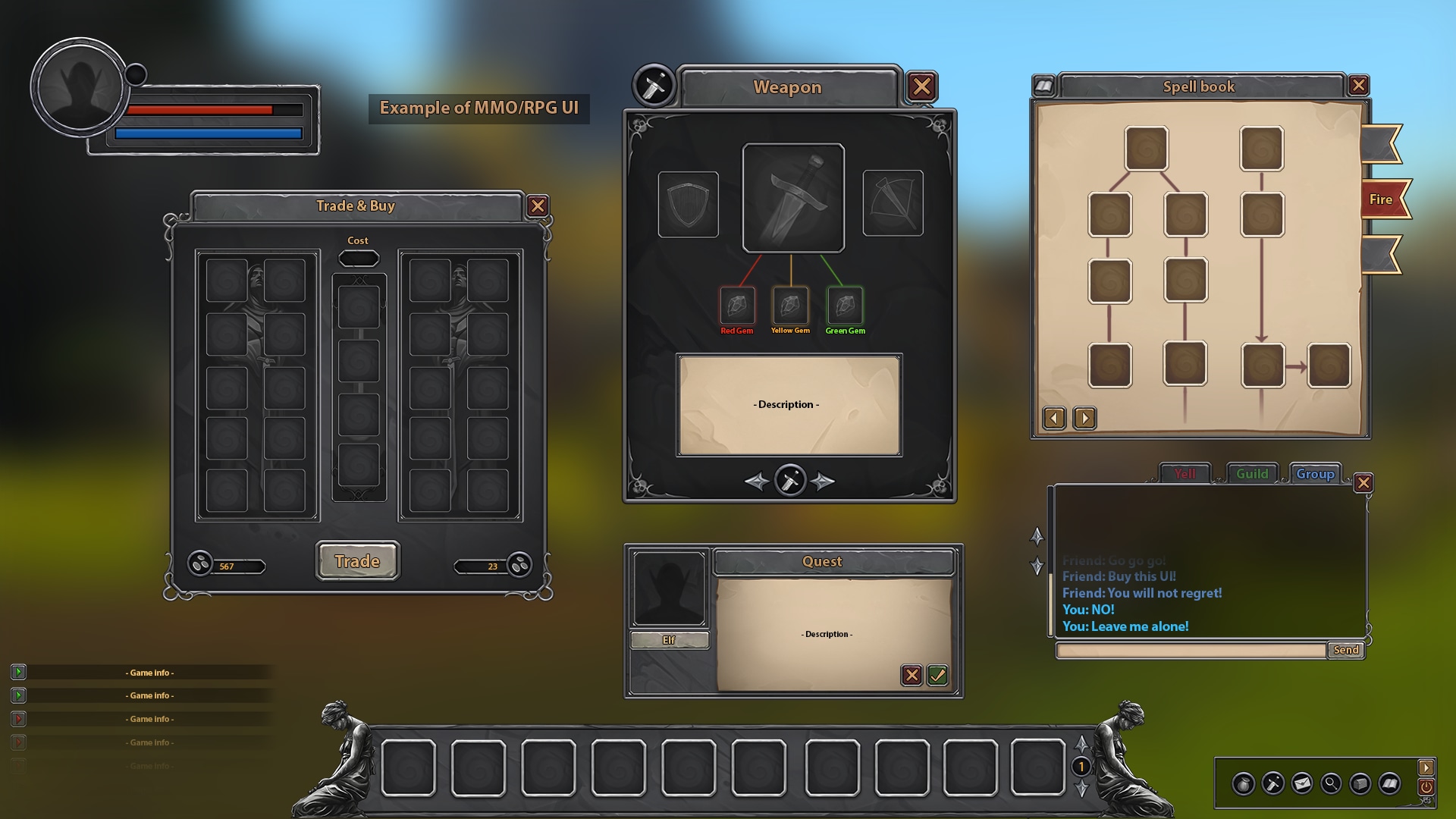Select the magnifying glass search icon
Viewport: 1456px width, 819px height.
pyautogui.click(x=1331, y=783)
